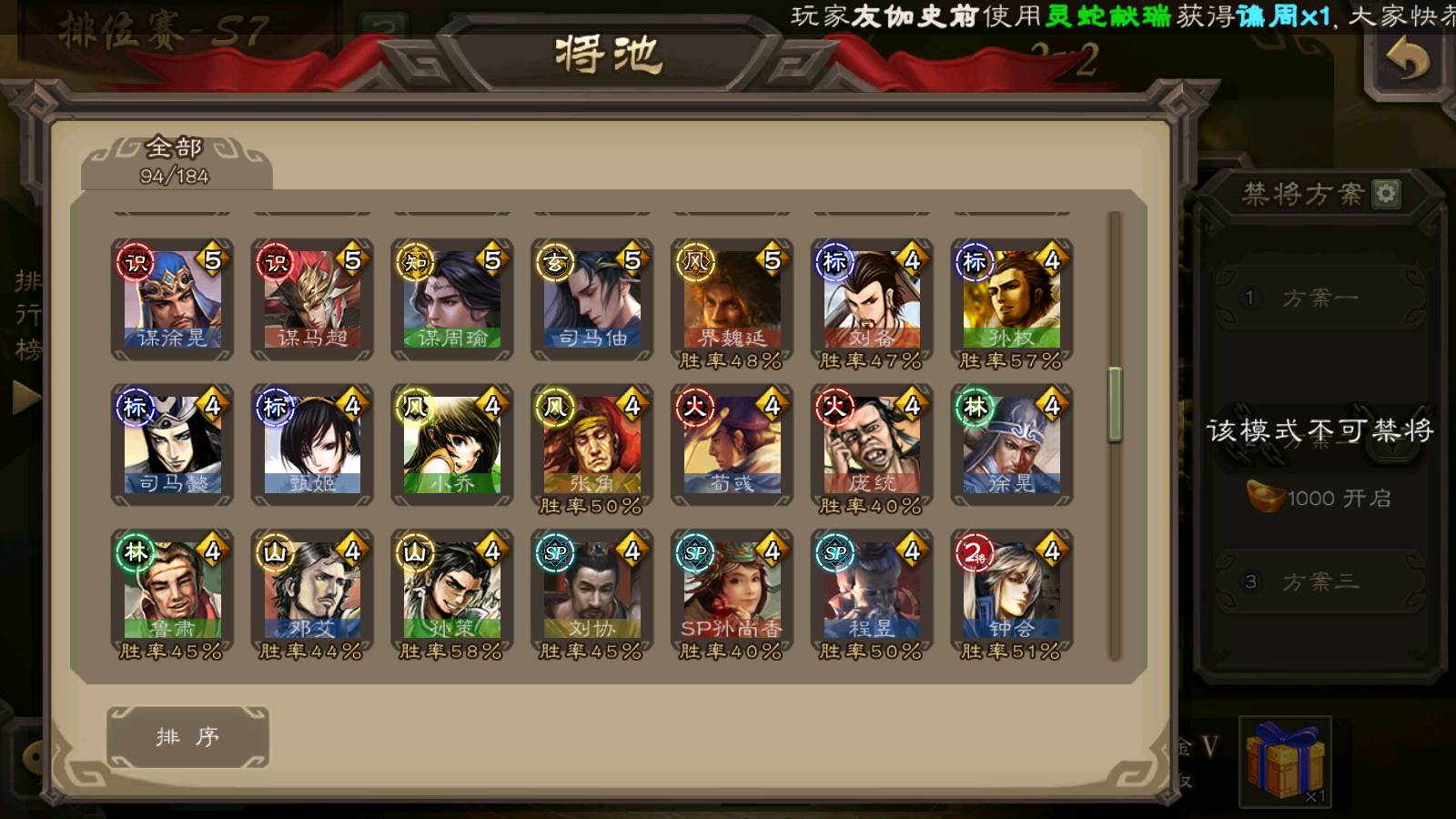Viewport: 1456px width, 819px height.
Task: Open the blue-ribbon gift box
Action: pyautogui.click(x=1285, y=761)
